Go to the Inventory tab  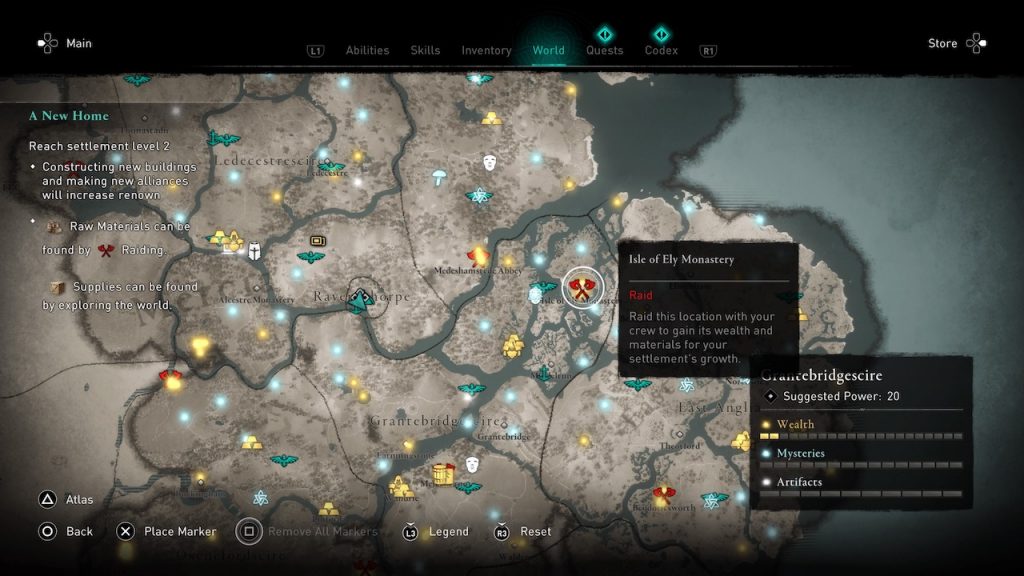486,50
